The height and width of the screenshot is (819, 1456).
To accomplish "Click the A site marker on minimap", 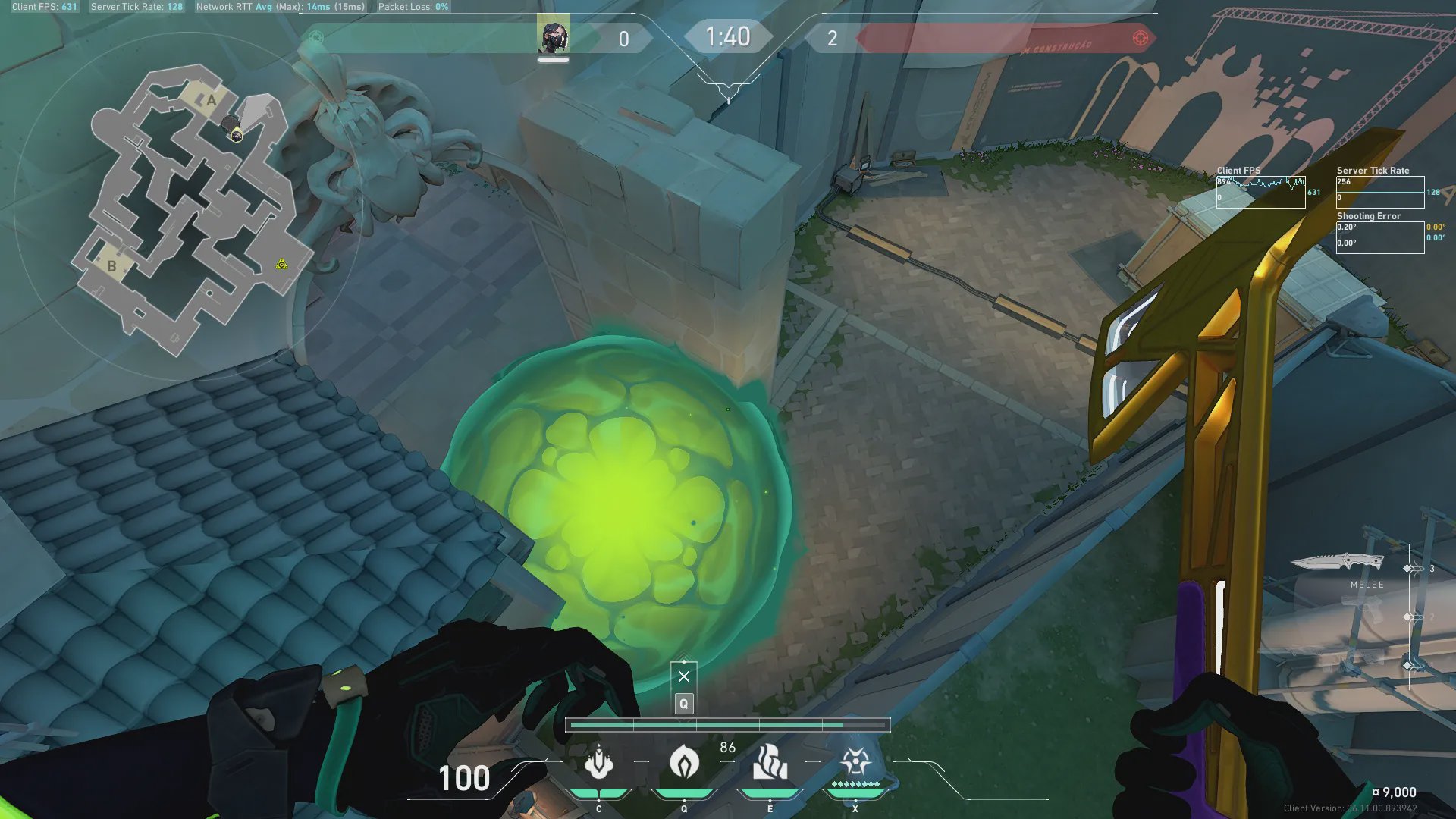I will coord(212,99).
